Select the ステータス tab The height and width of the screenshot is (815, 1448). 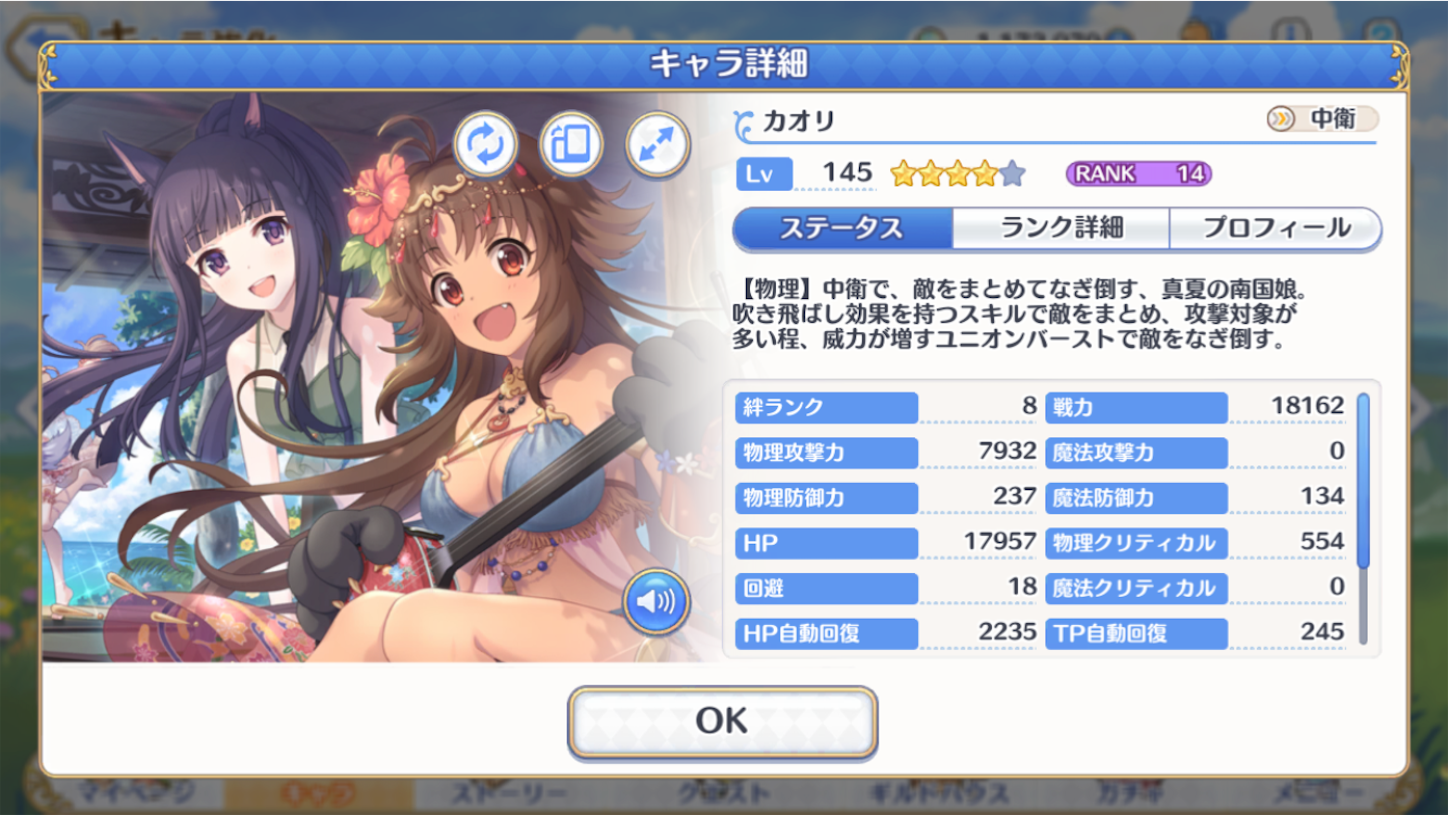coord(845,229)
